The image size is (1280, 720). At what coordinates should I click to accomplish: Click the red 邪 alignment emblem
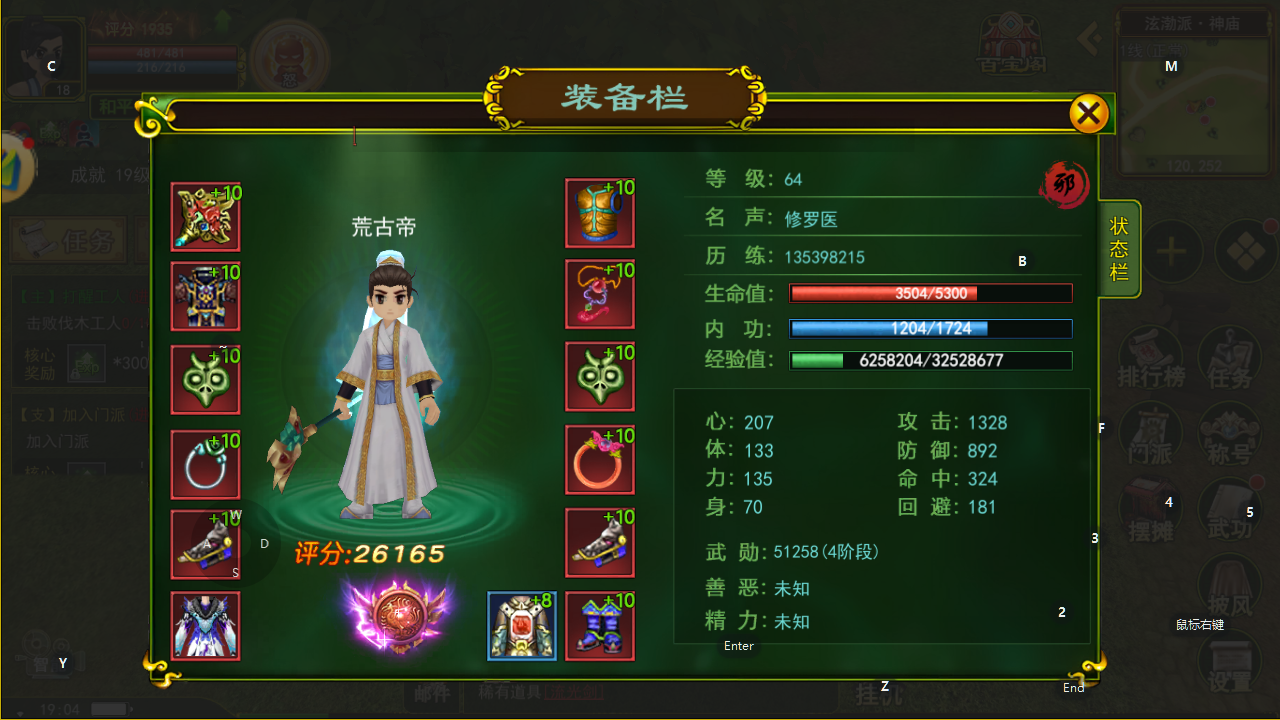click(x=1064, y=186)
